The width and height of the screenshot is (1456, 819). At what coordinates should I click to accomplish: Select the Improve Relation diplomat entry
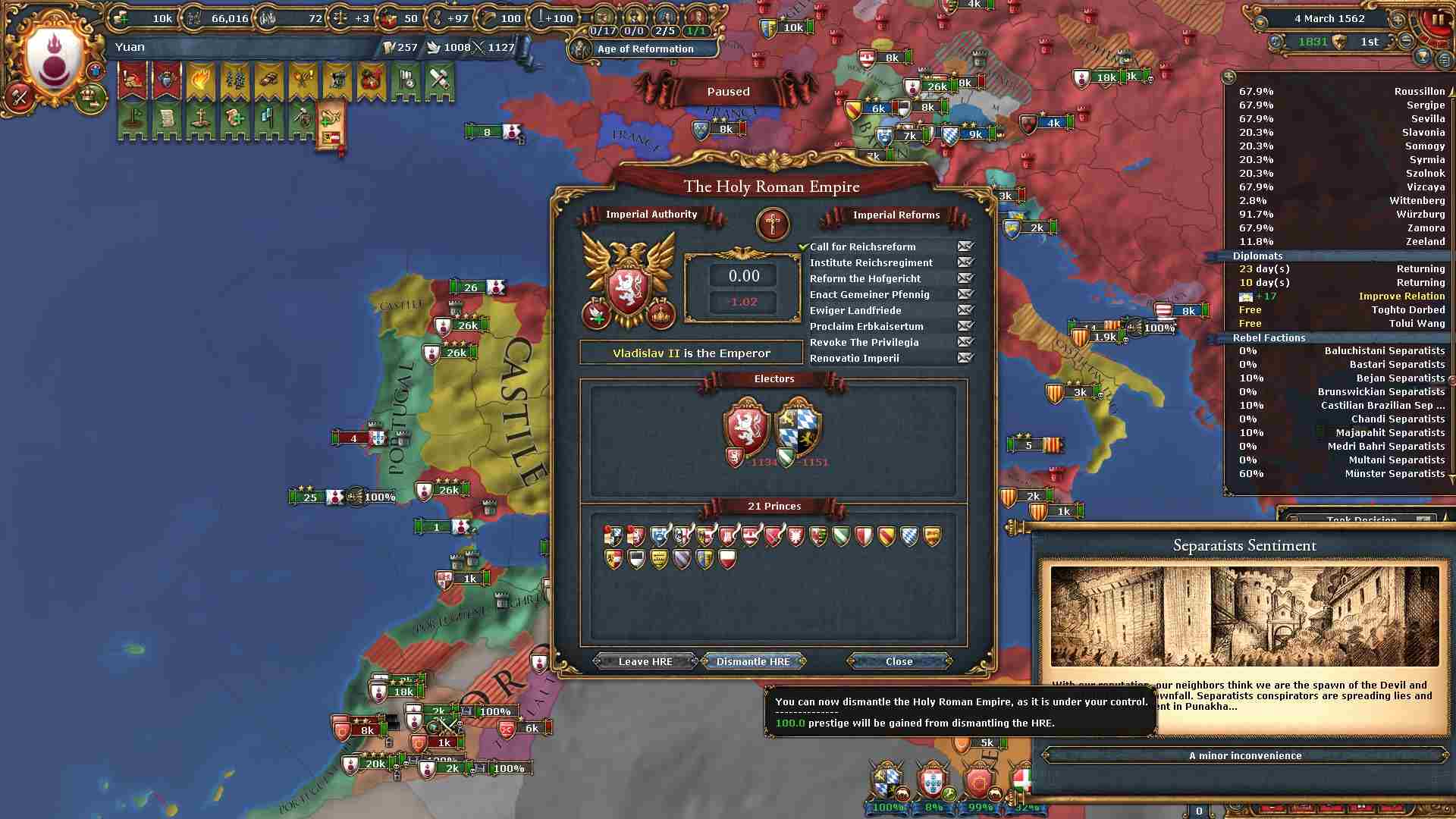point(1401,296)
